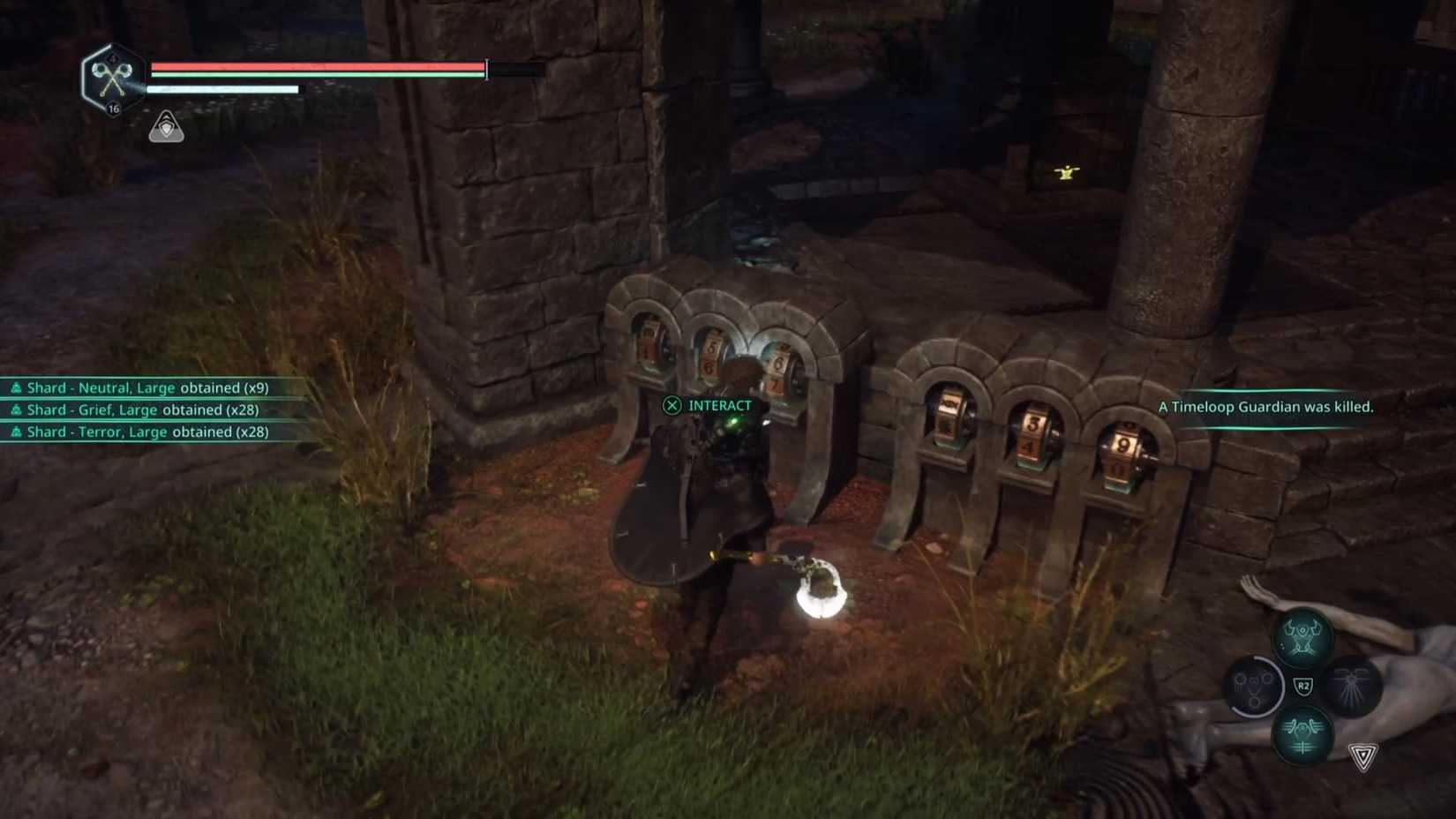Dismiss the Timeloop Guardian killed notification
Screen dimensions: 1456x819
pyautogui.click(x=1265, y=407)
